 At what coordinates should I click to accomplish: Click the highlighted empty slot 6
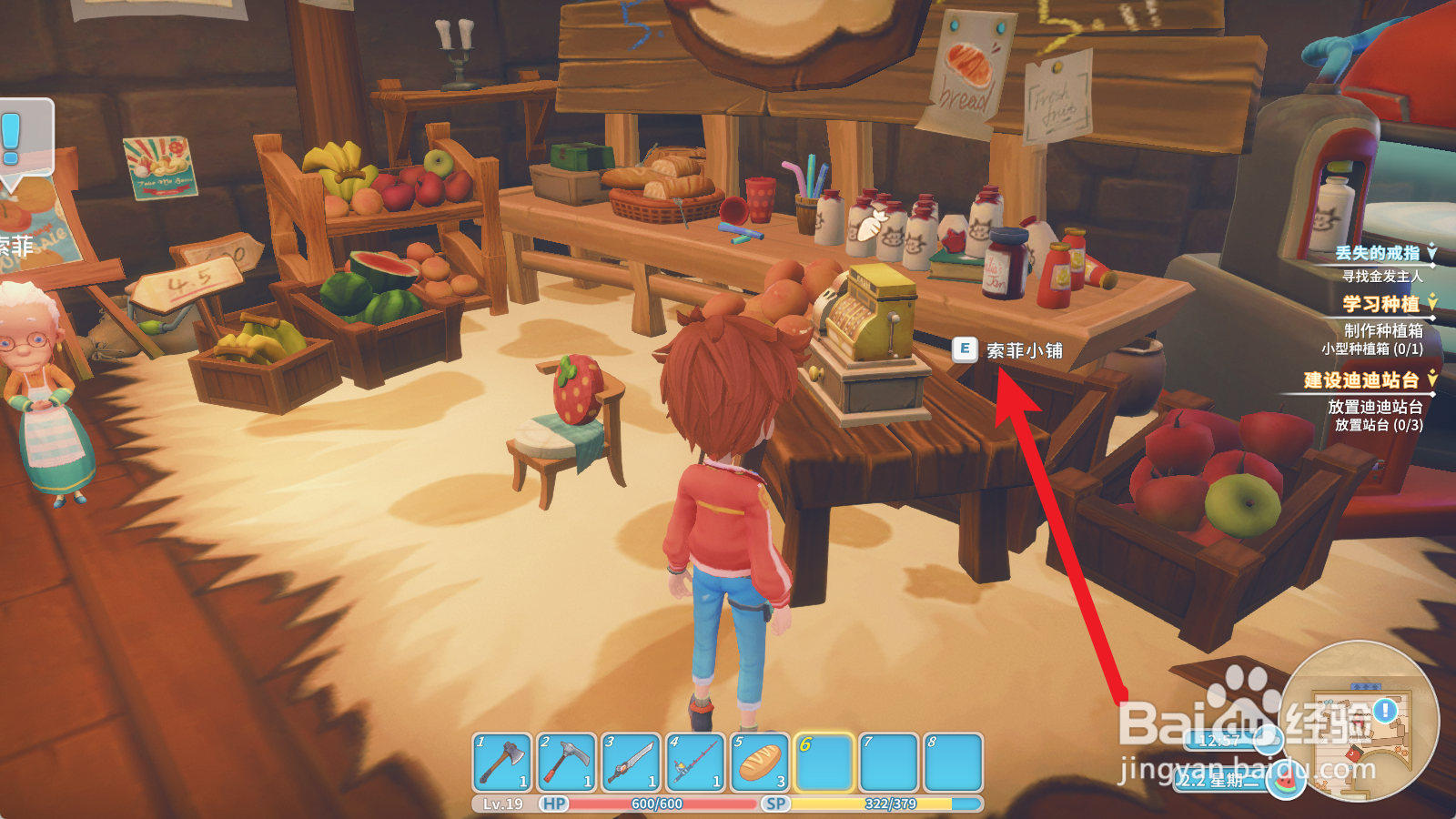(824, 763)
